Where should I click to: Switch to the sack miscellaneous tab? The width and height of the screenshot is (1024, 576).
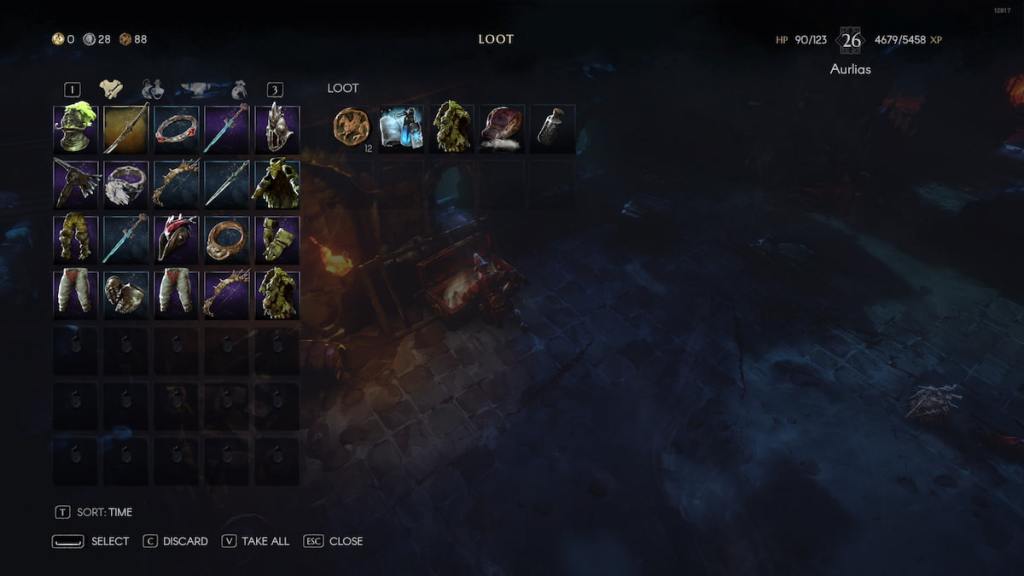[240, 89]
